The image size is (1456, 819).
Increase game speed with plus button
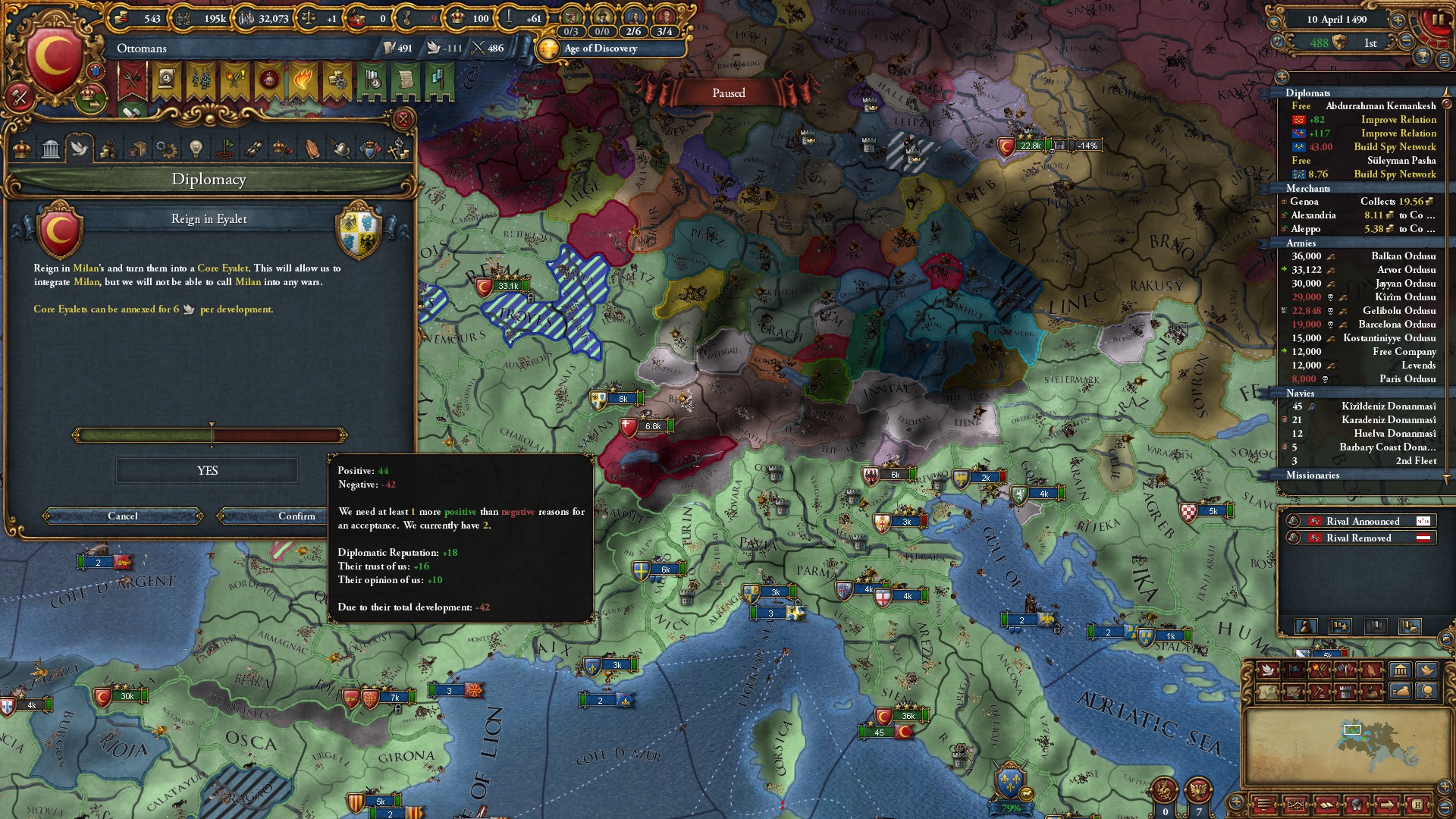click(x=1398, y=20)
